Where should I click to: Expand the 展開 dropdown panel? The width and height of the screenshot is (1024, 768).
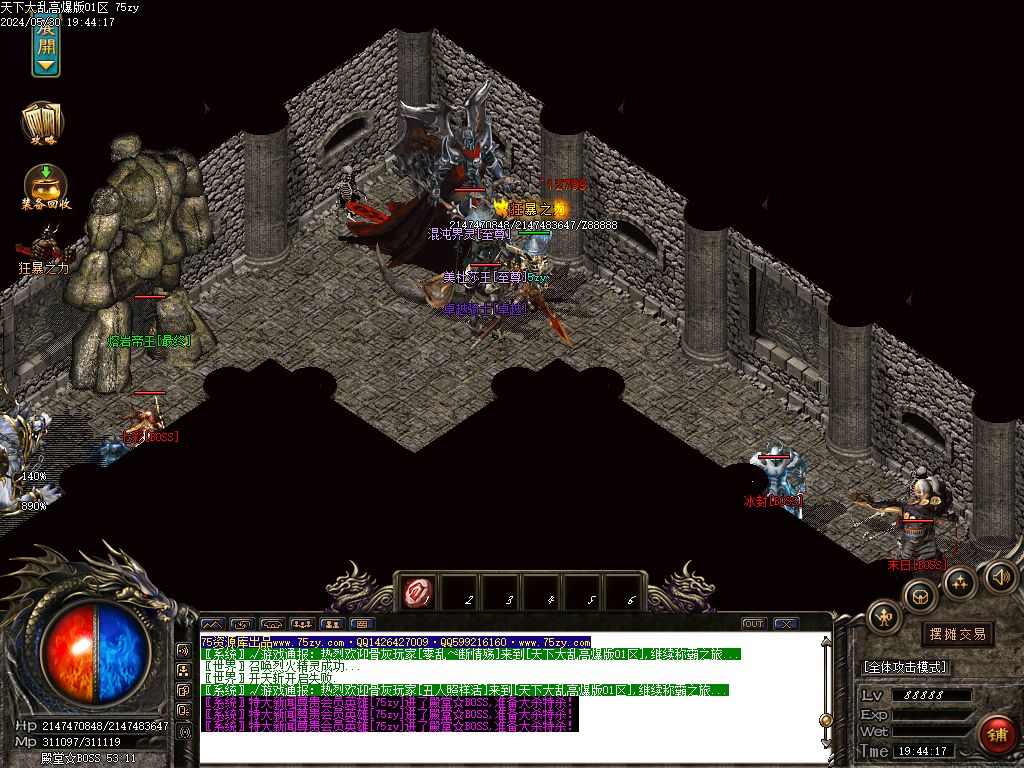pyautogui.click(x=46, y=47)
